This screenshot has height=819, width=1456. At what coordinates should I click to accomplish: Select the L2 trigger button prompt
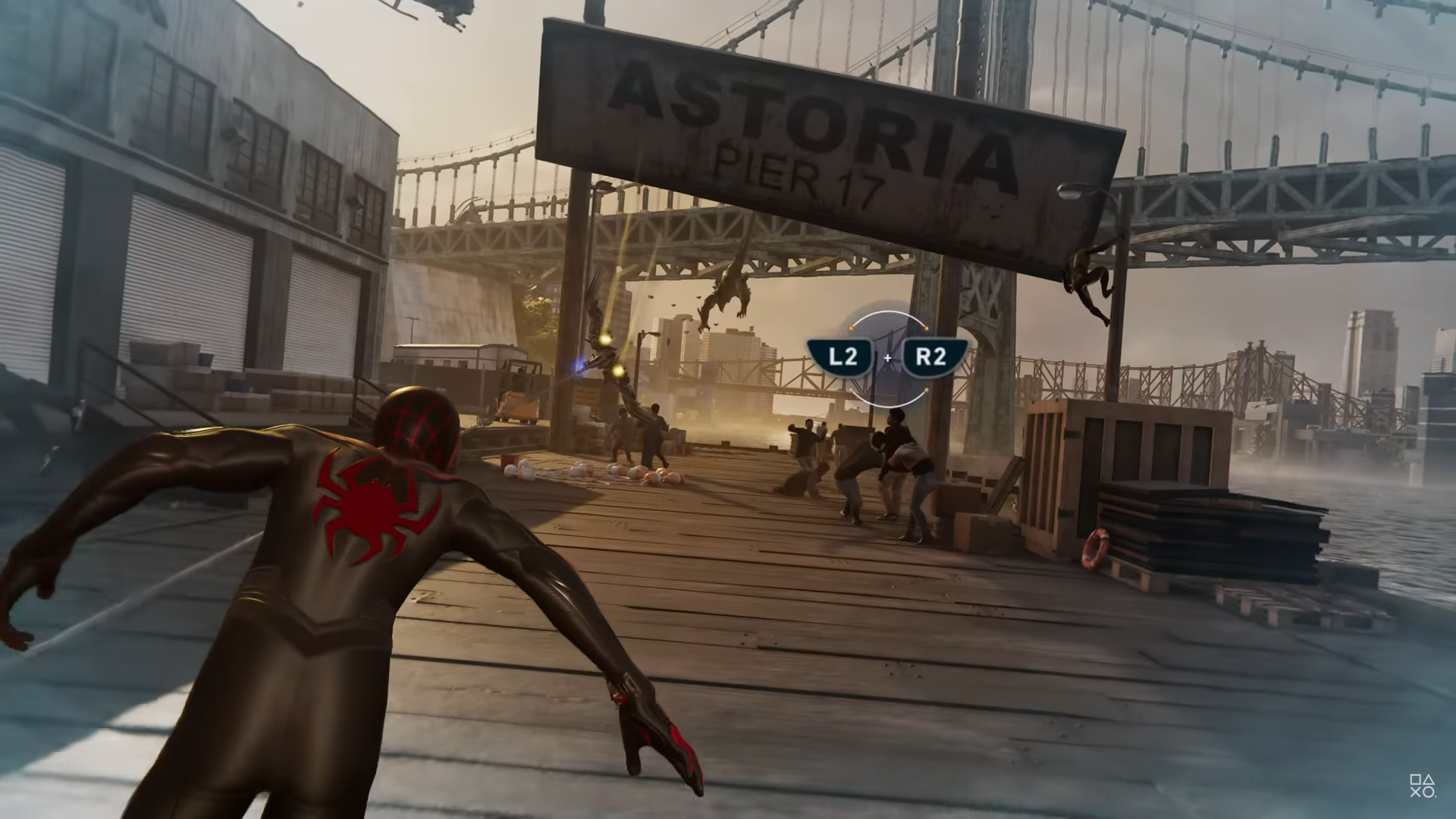click(842, 355)
